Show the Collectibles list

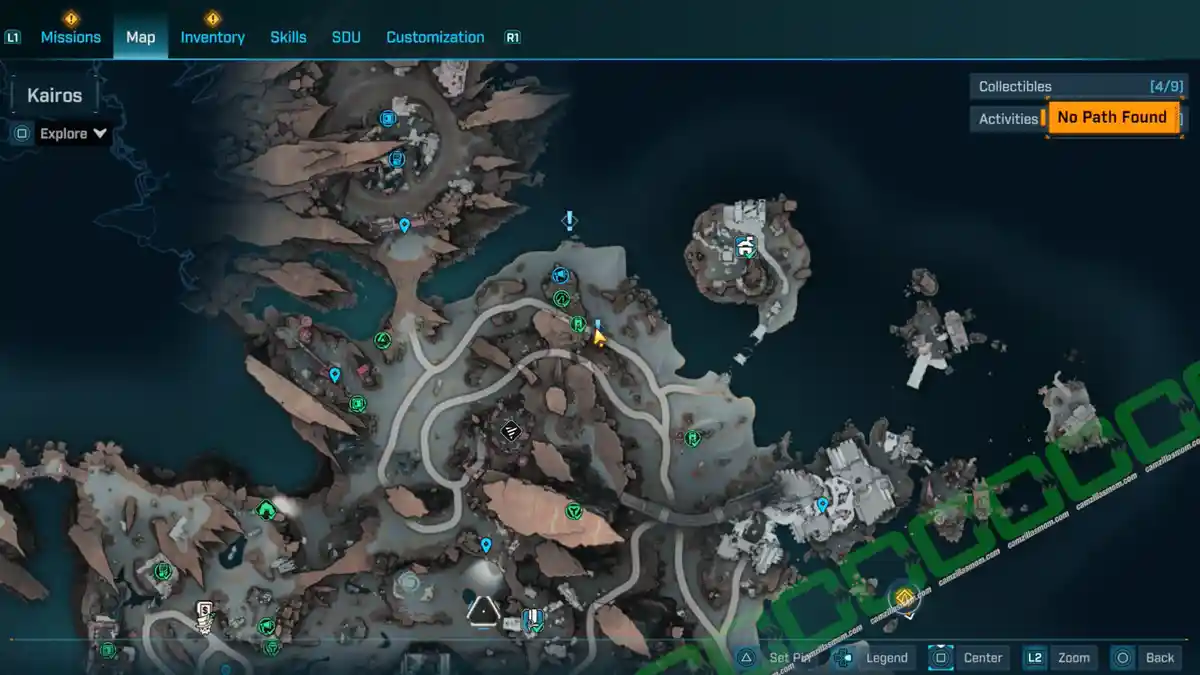1078,86
